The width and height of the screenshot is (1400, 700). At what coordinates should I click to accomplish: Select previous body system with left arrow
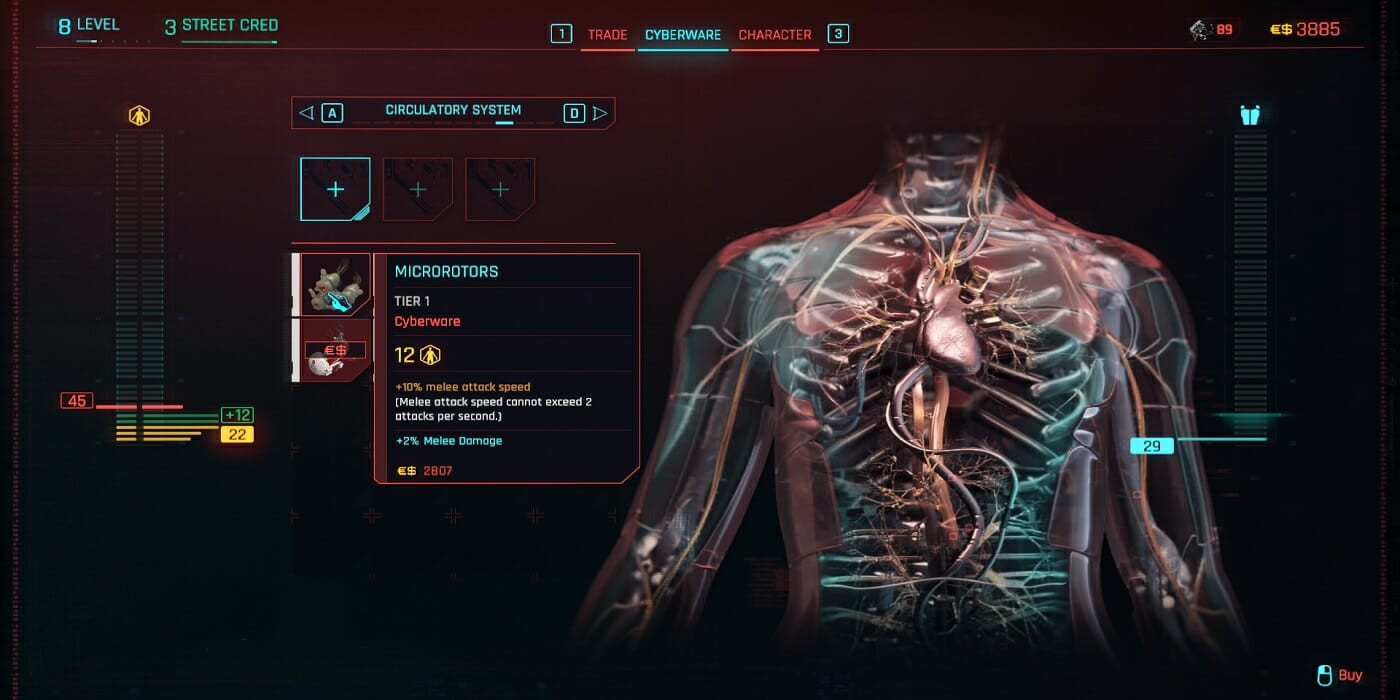click(307, 113)
